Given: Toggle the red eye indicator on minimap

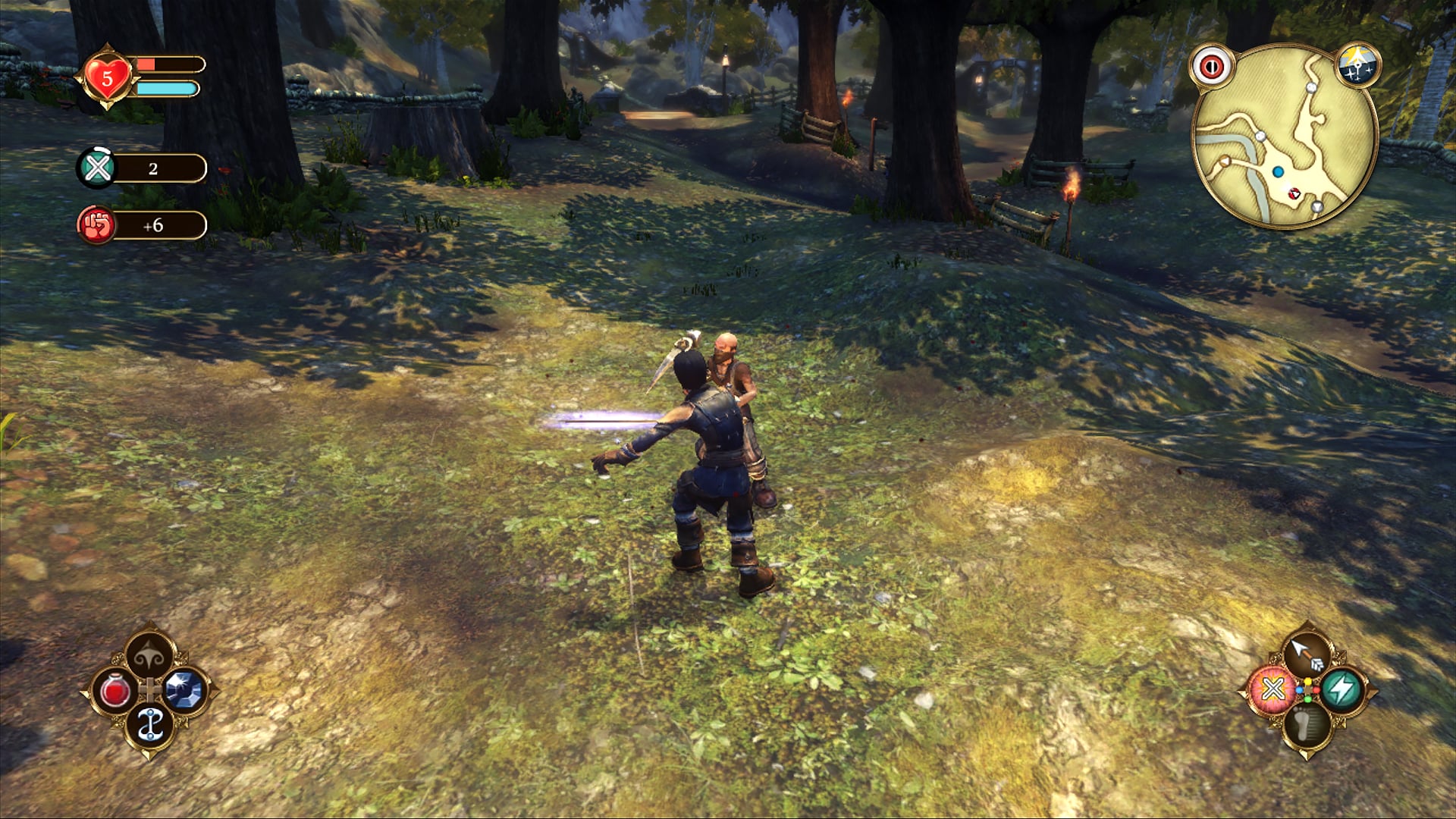Looking at the screenshot, I should pyautogui.click(x=1211, y=67).
